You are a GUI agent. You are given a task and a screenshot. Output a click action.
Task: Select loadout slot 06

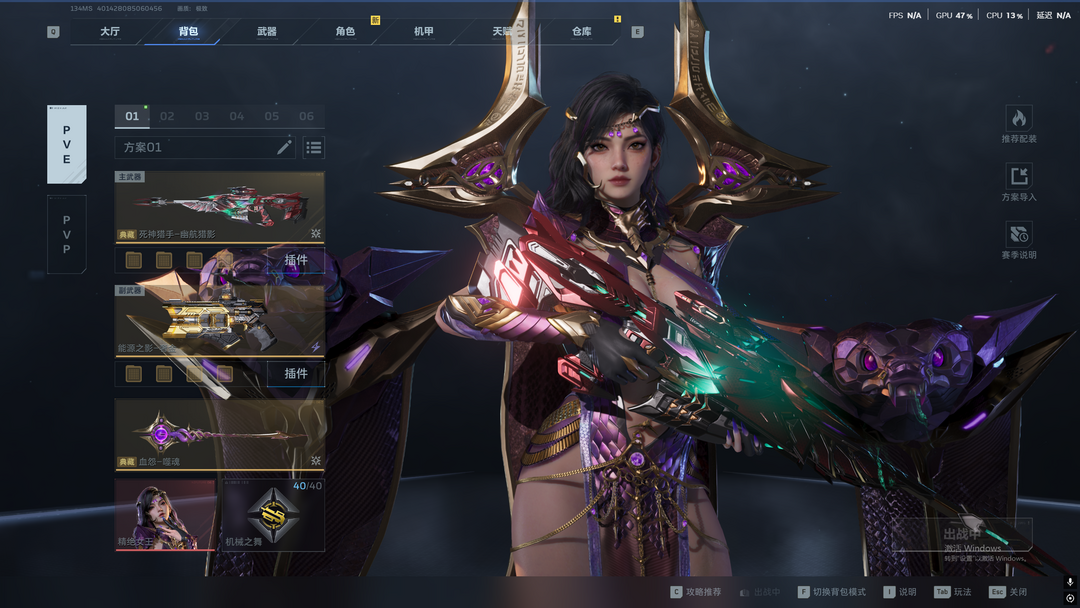coord(306,116)
